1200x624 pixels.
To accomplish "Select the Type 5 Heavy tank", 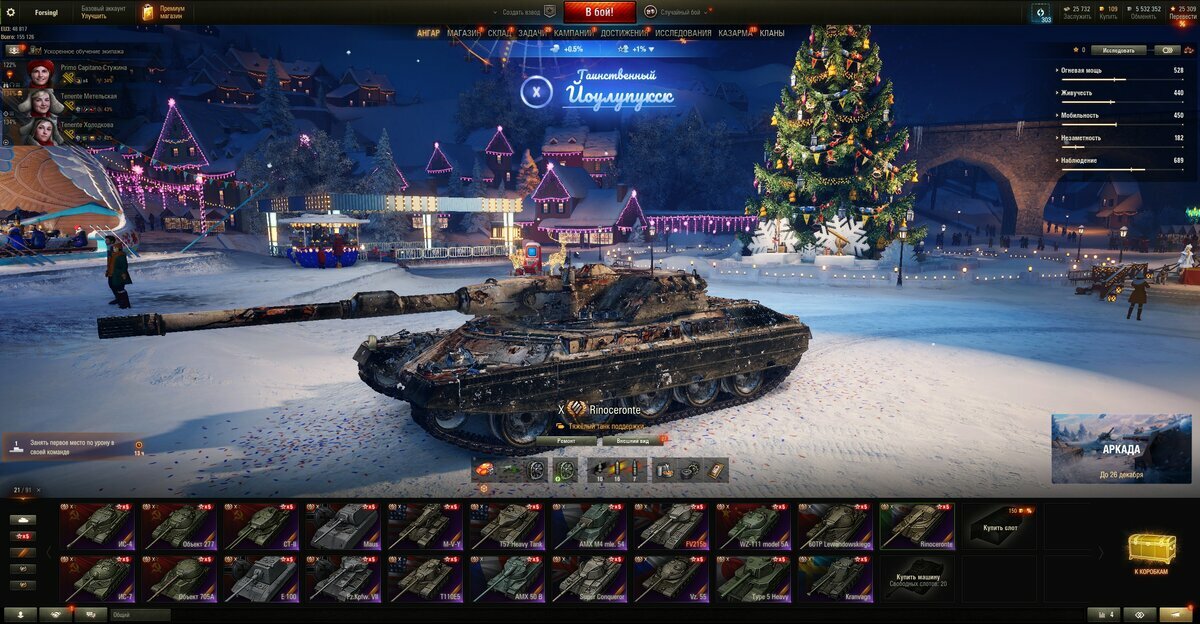I will 754,579.
